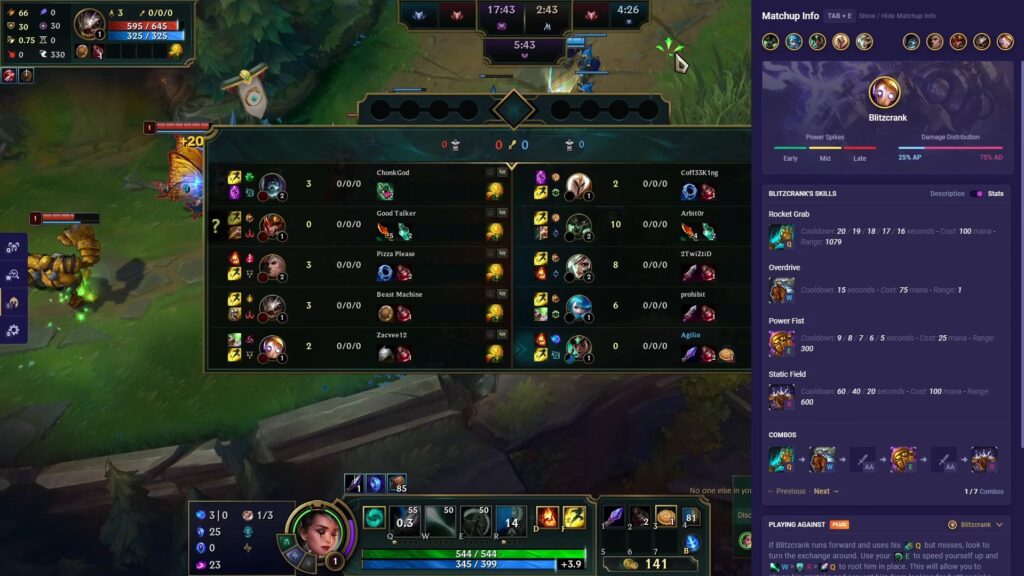Click the Power Fist skill icon
This screenshot has height=576, width=1024.
(x=781, y=344)
